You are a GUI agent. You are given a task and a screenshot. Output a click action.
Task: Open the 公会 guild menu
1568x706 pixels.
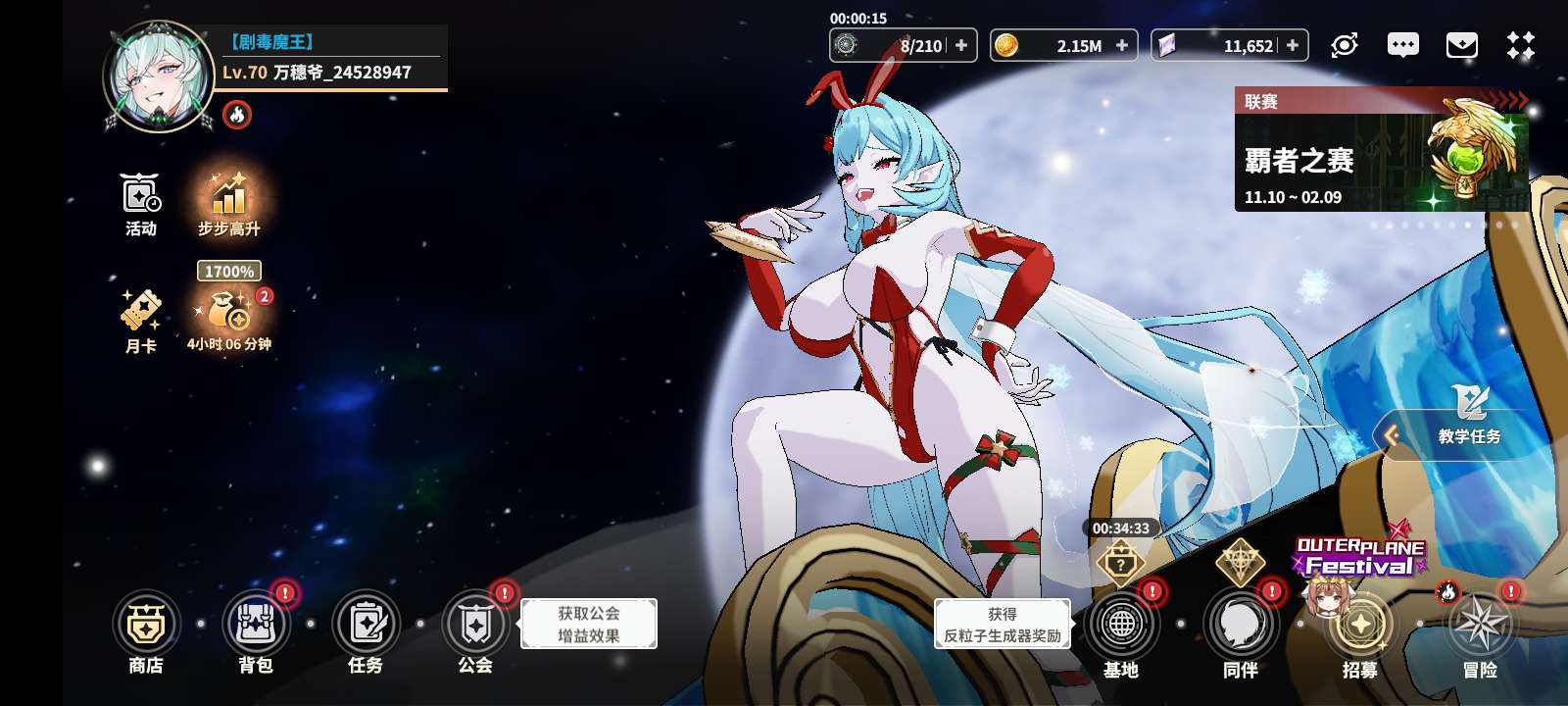tap(475, 625)
